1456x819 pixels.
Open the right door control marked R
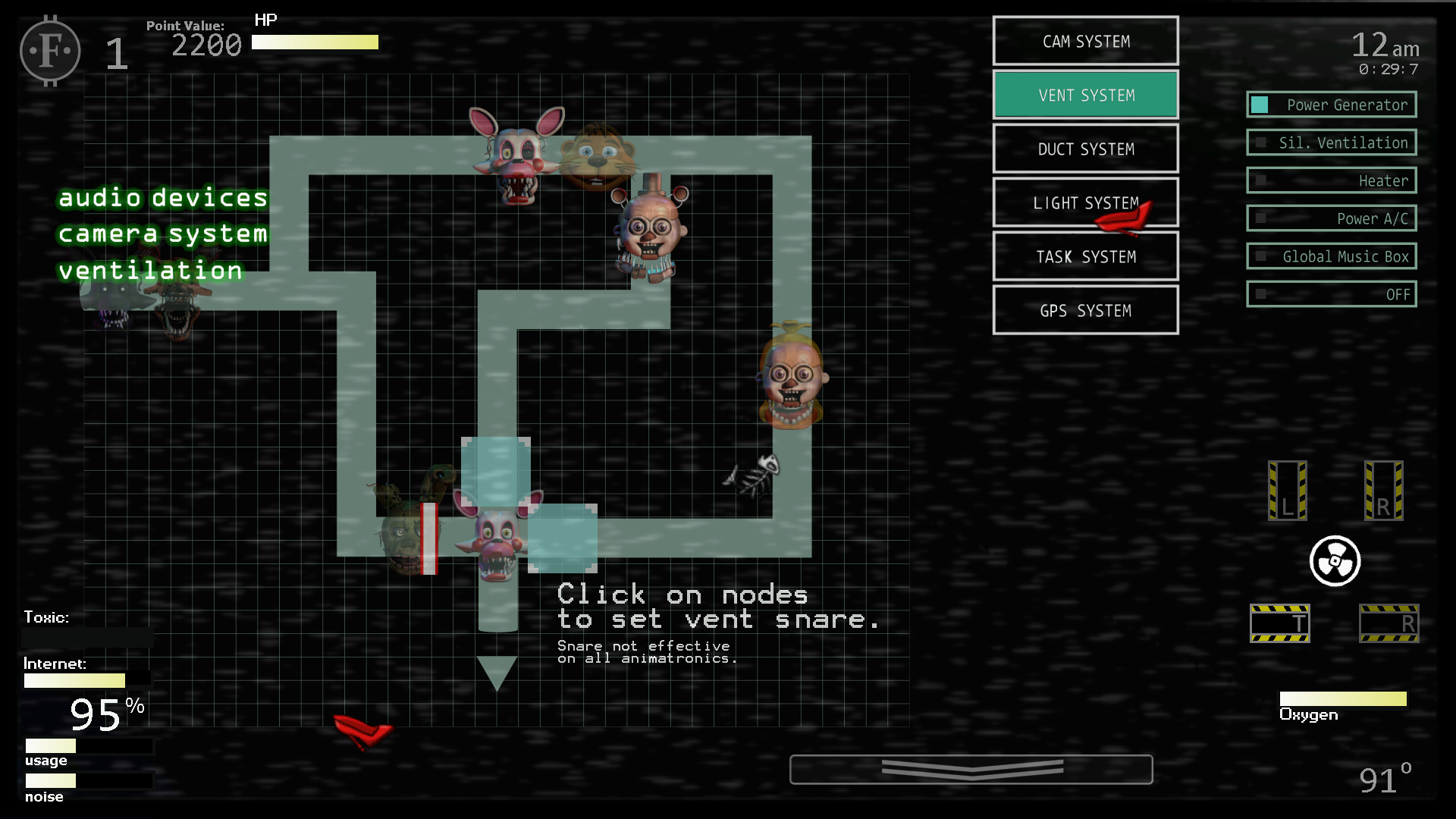point(1385,491)
